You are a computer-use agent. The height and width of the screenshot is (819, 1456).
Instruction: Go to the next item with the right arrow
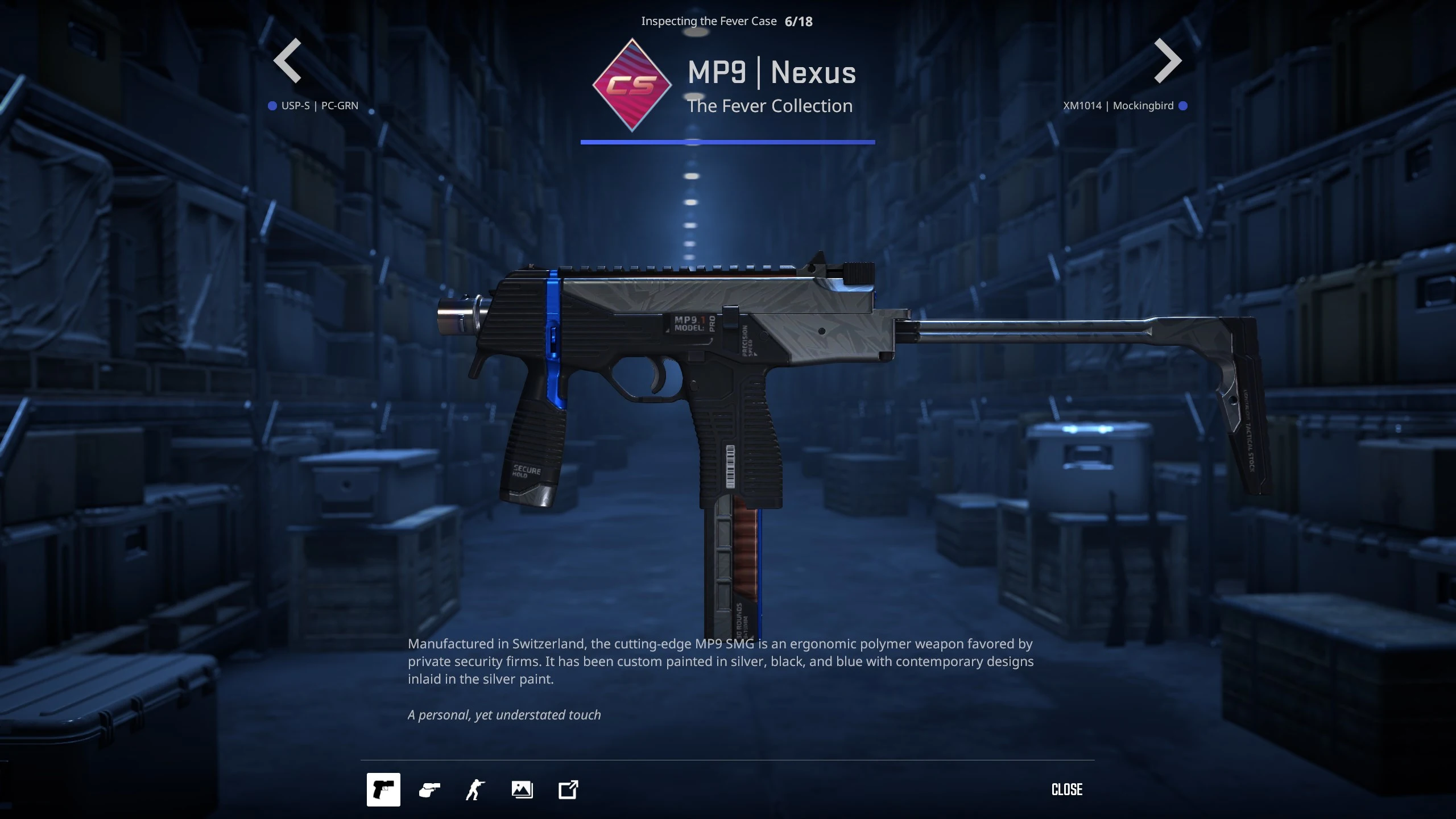pyautogui.click(x=1168, y=61)
